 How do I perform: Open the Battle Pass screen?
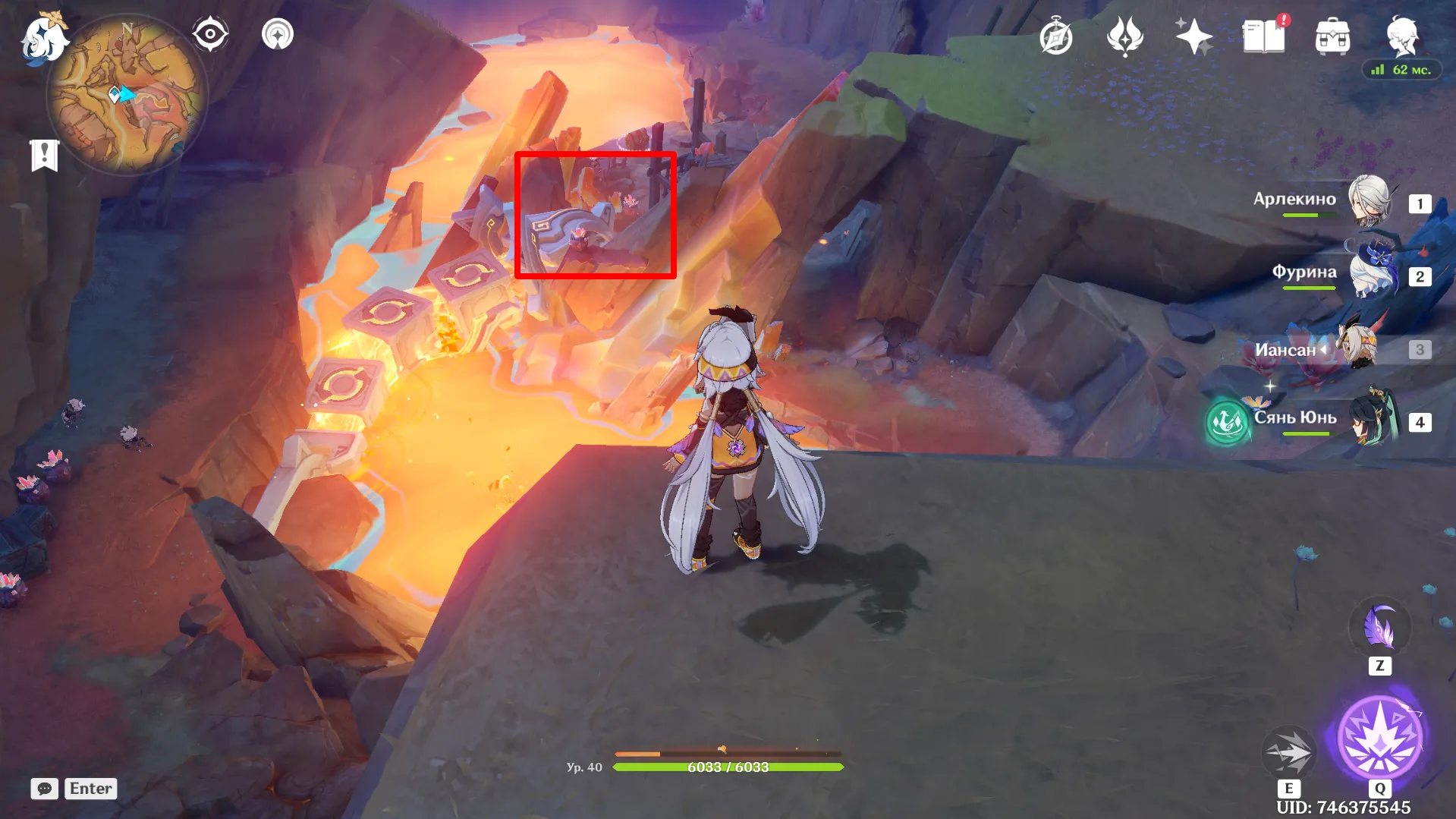pos(1193,34)
